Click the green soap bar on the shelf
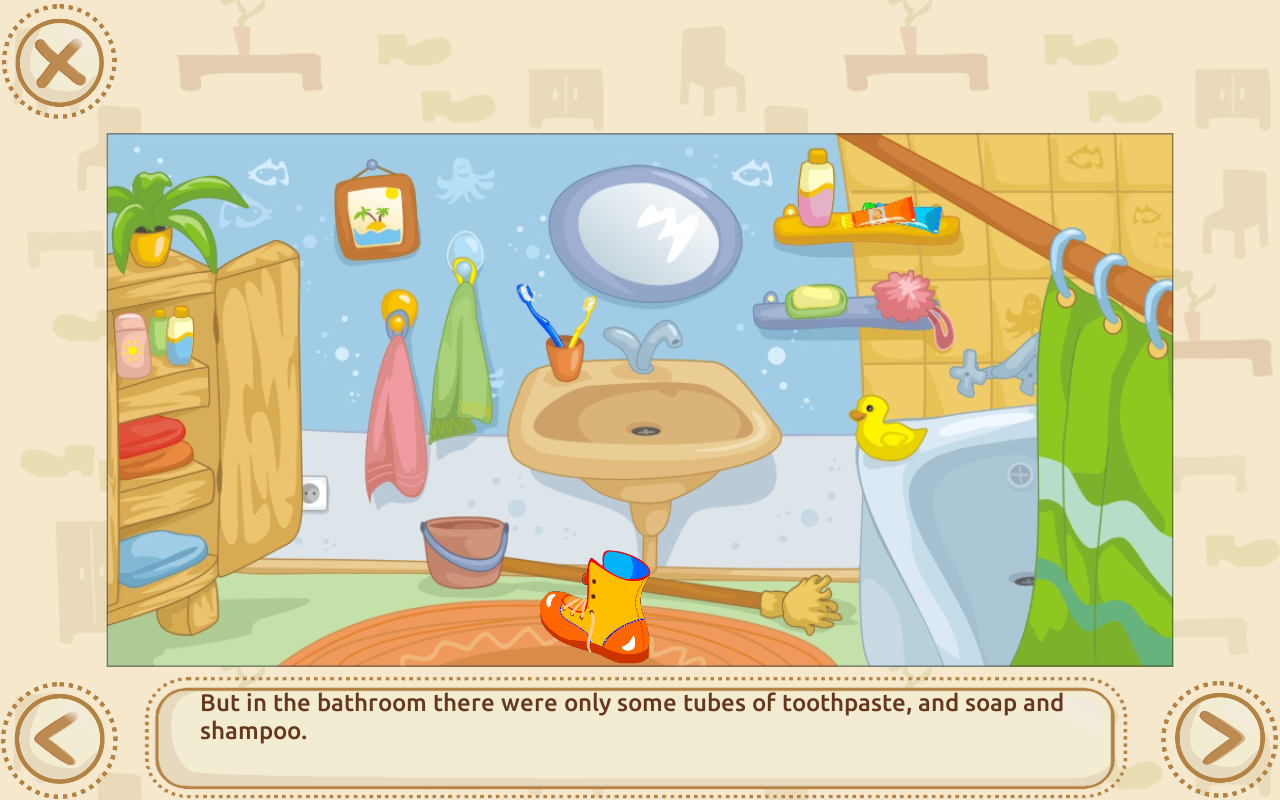Image resolution: width=1280 pixels, height=800 pixels. coord(817,300)
